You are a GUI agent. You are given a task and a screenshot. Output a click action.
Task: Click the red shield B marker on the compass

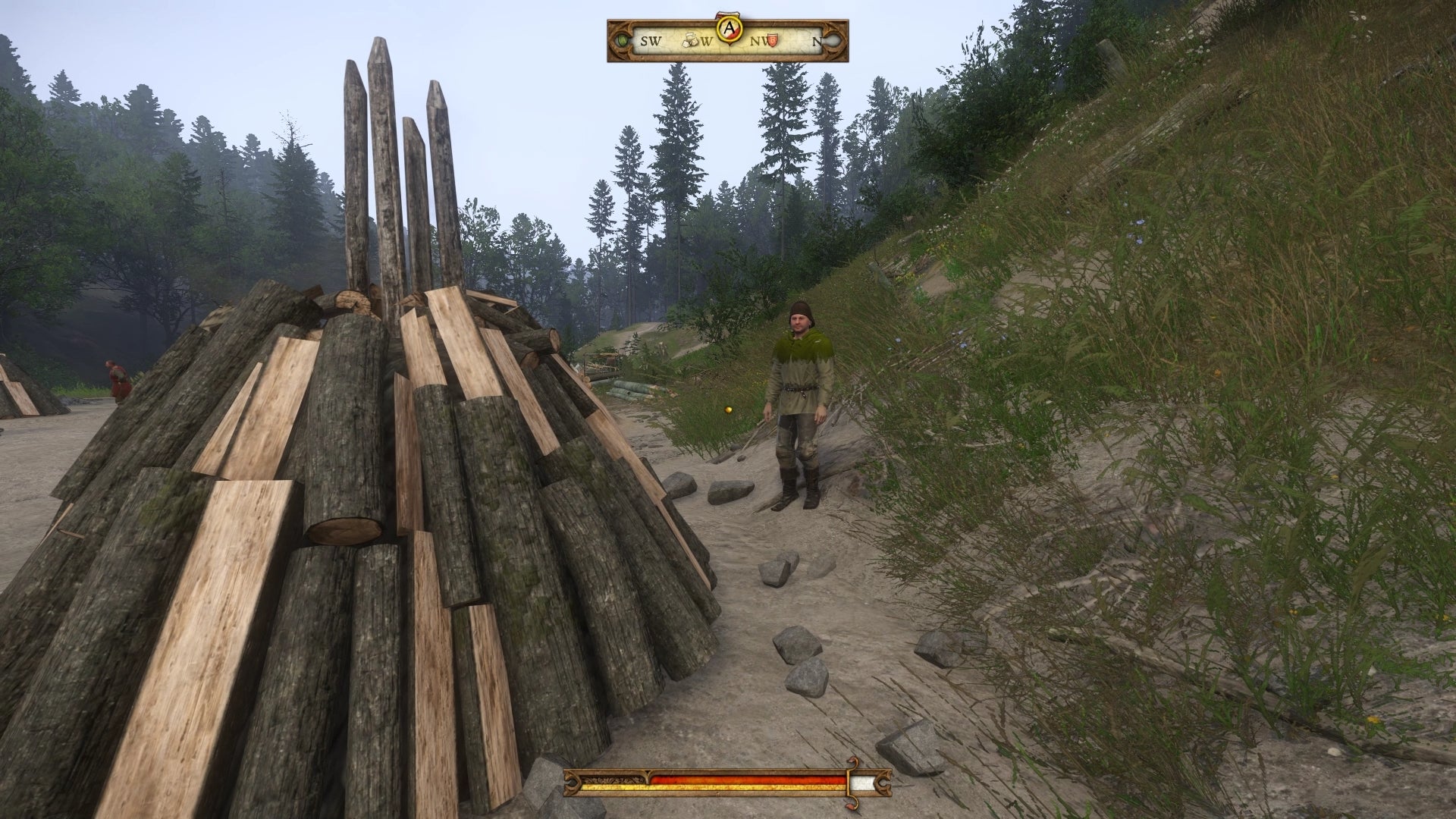[x=772, y=39]
